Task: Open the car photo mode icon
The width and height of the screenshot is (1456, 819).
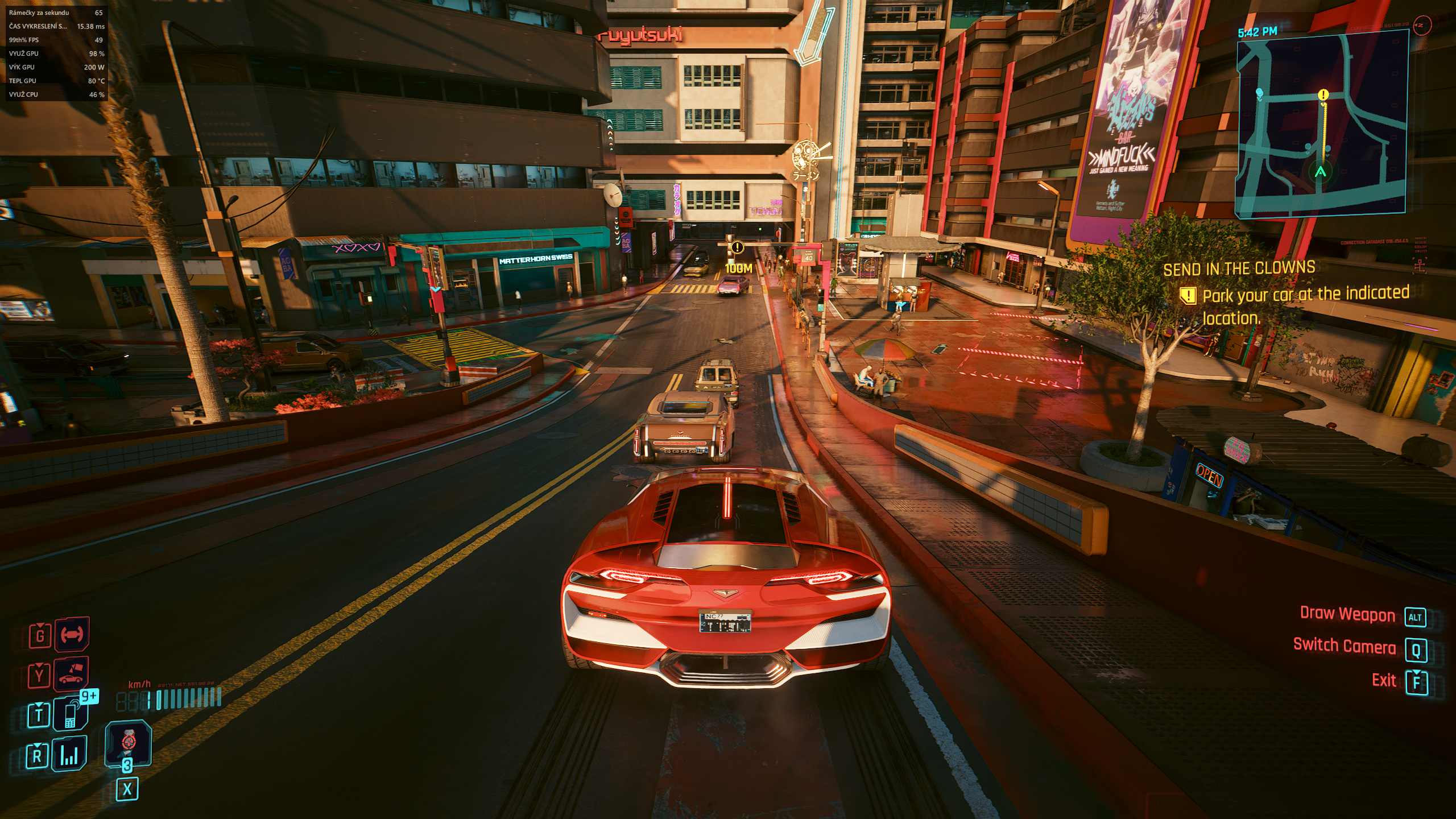Action: (72, 675)
